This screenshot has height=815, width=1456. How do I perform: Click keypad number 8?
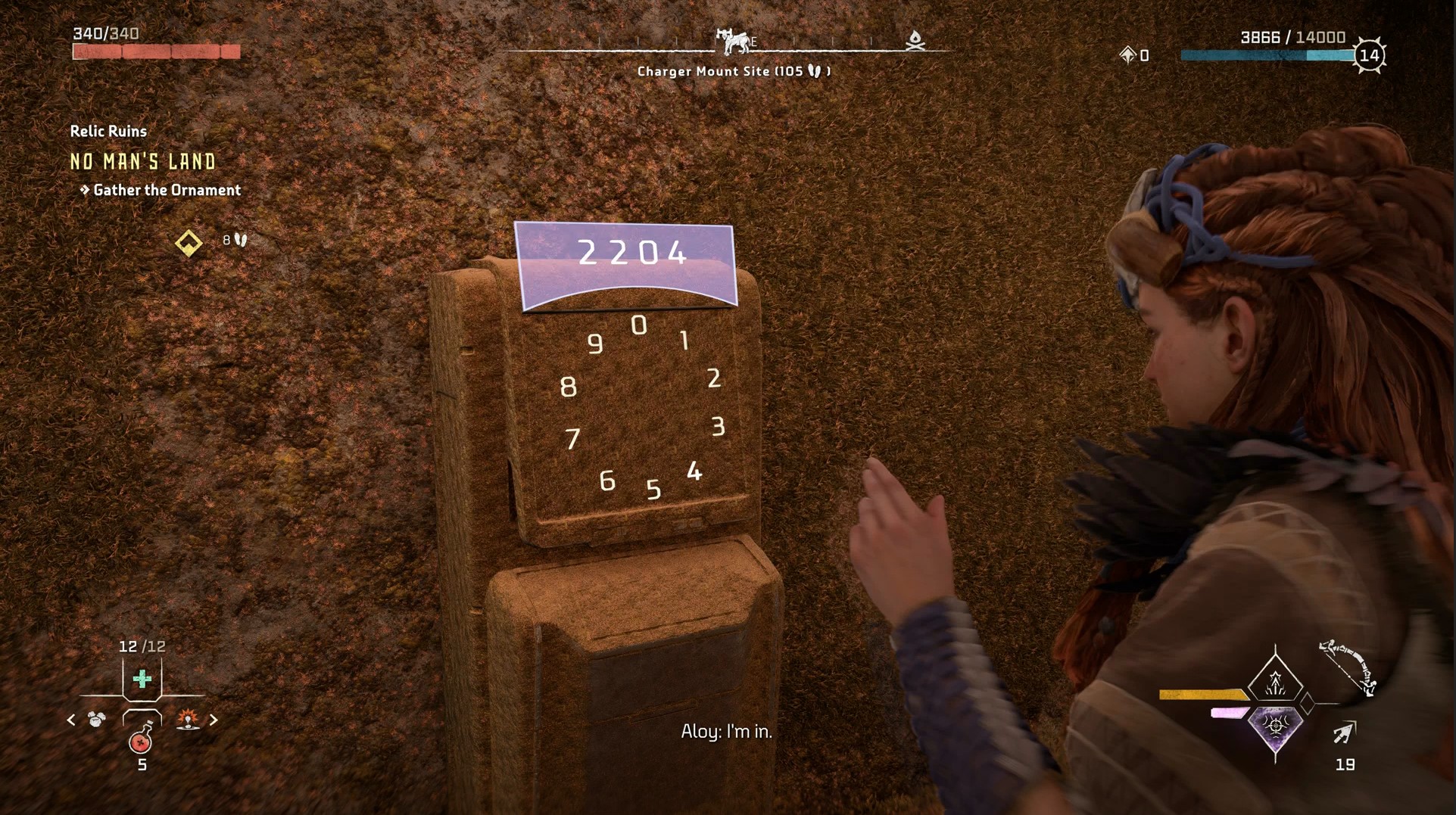[568, 387]
